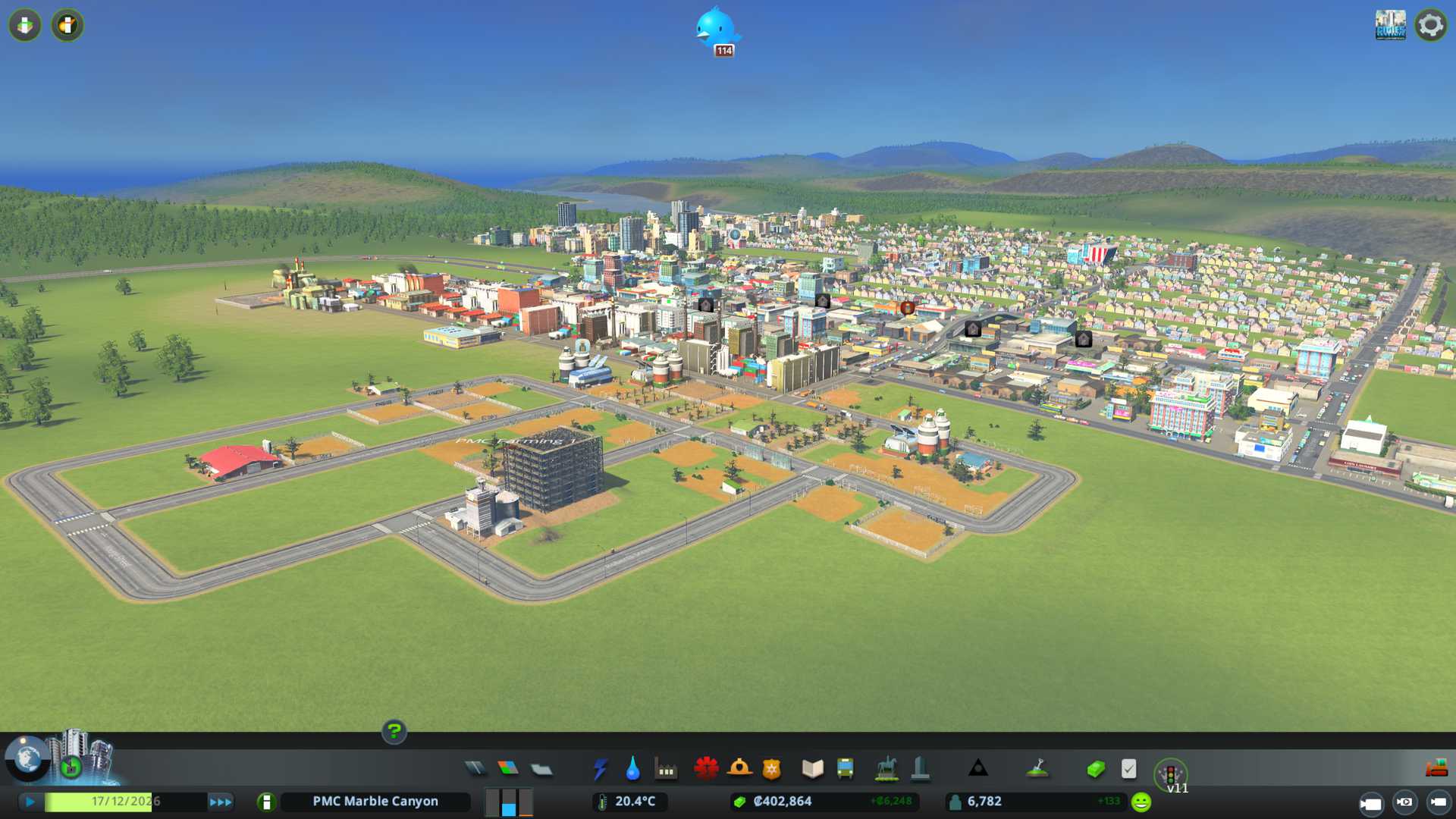Click the green question mark advisor
Image resolution: width=1456 pixels, height=819 pixels.
tap(394, 731)
